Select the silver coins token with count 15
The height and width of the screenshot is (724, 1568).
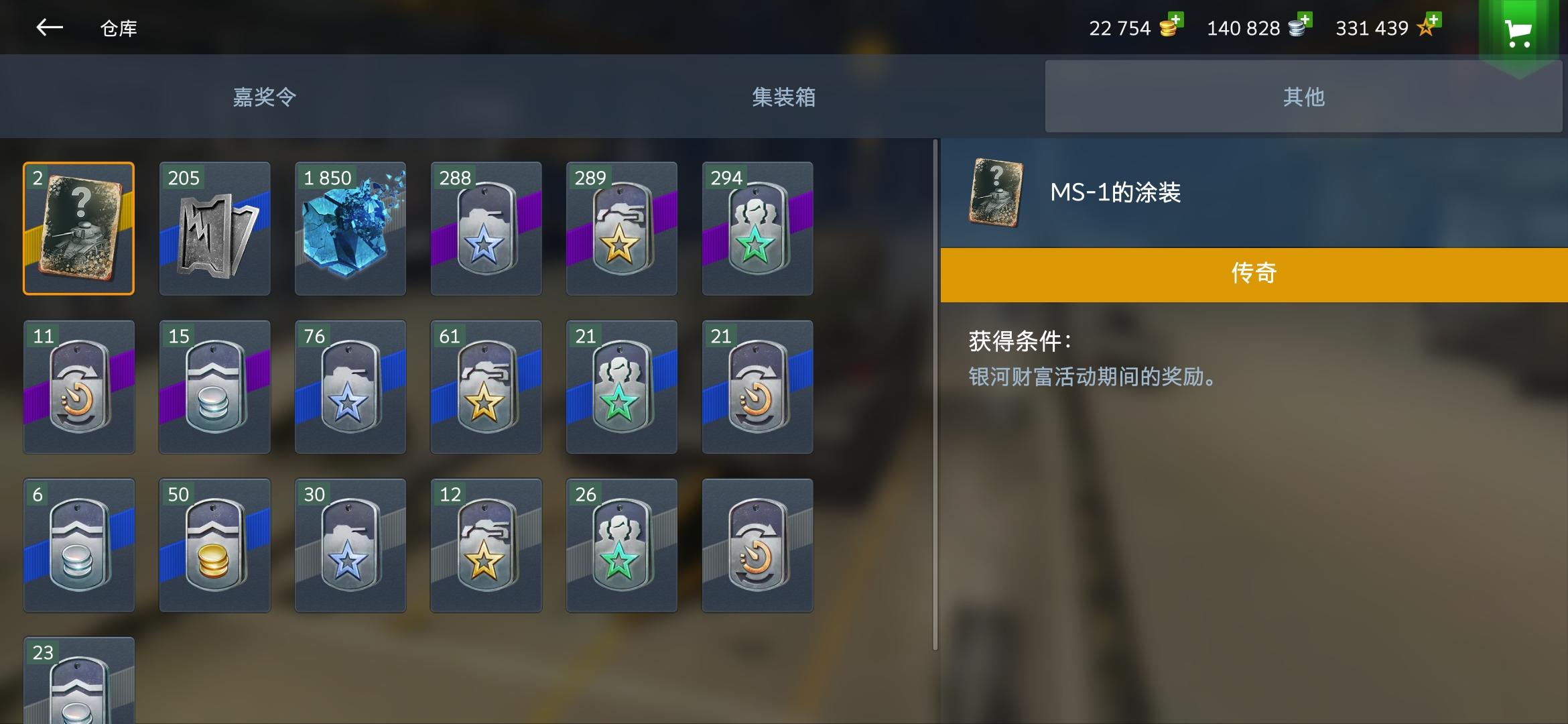[214, 387]
